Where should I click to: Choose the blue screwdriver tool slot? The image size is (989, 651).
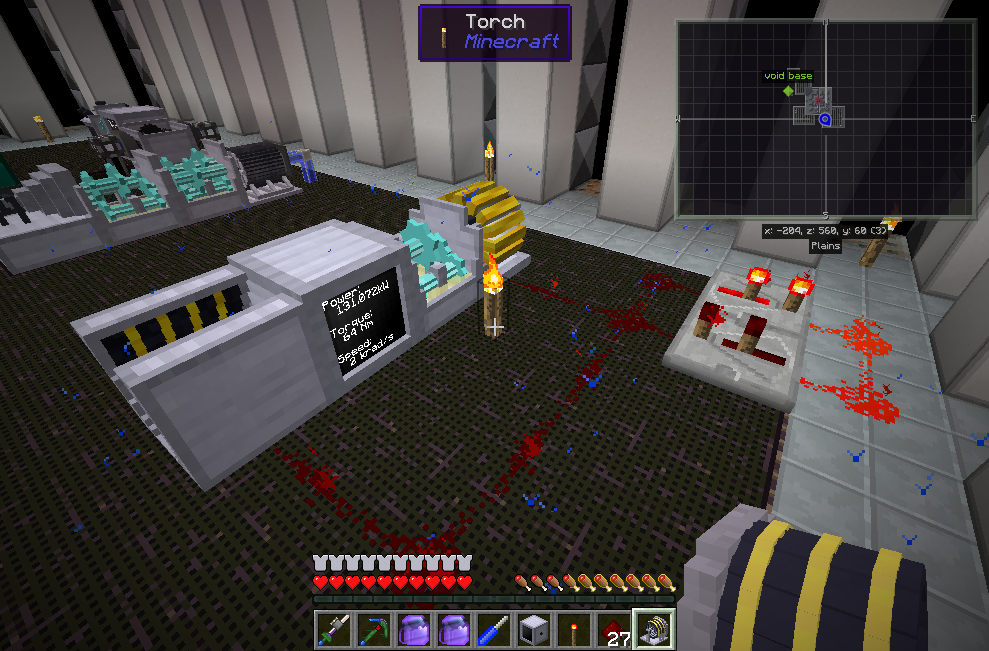click(x=494, y=630)
